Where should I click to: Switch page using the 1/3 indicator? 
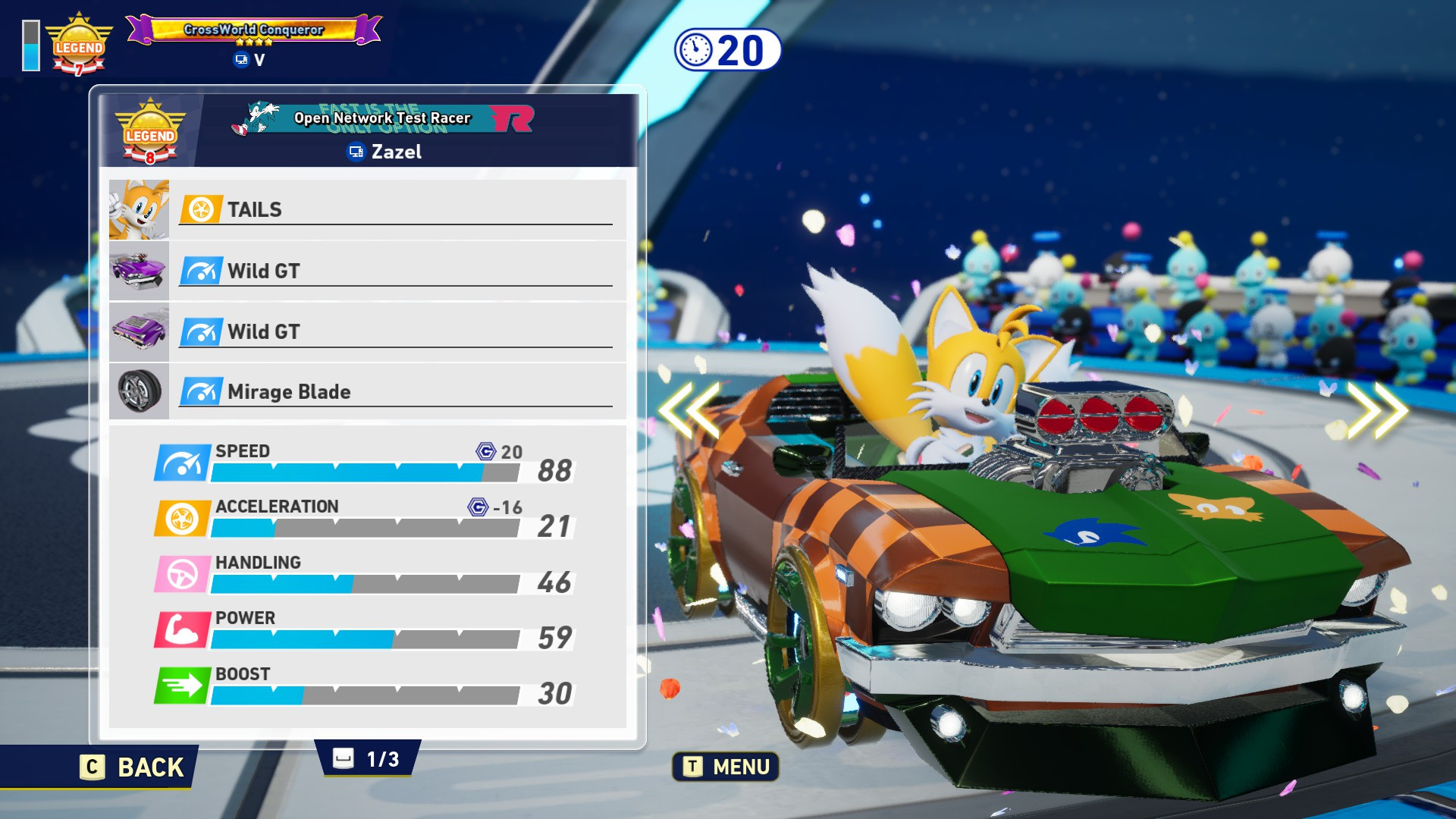point(368,759)
